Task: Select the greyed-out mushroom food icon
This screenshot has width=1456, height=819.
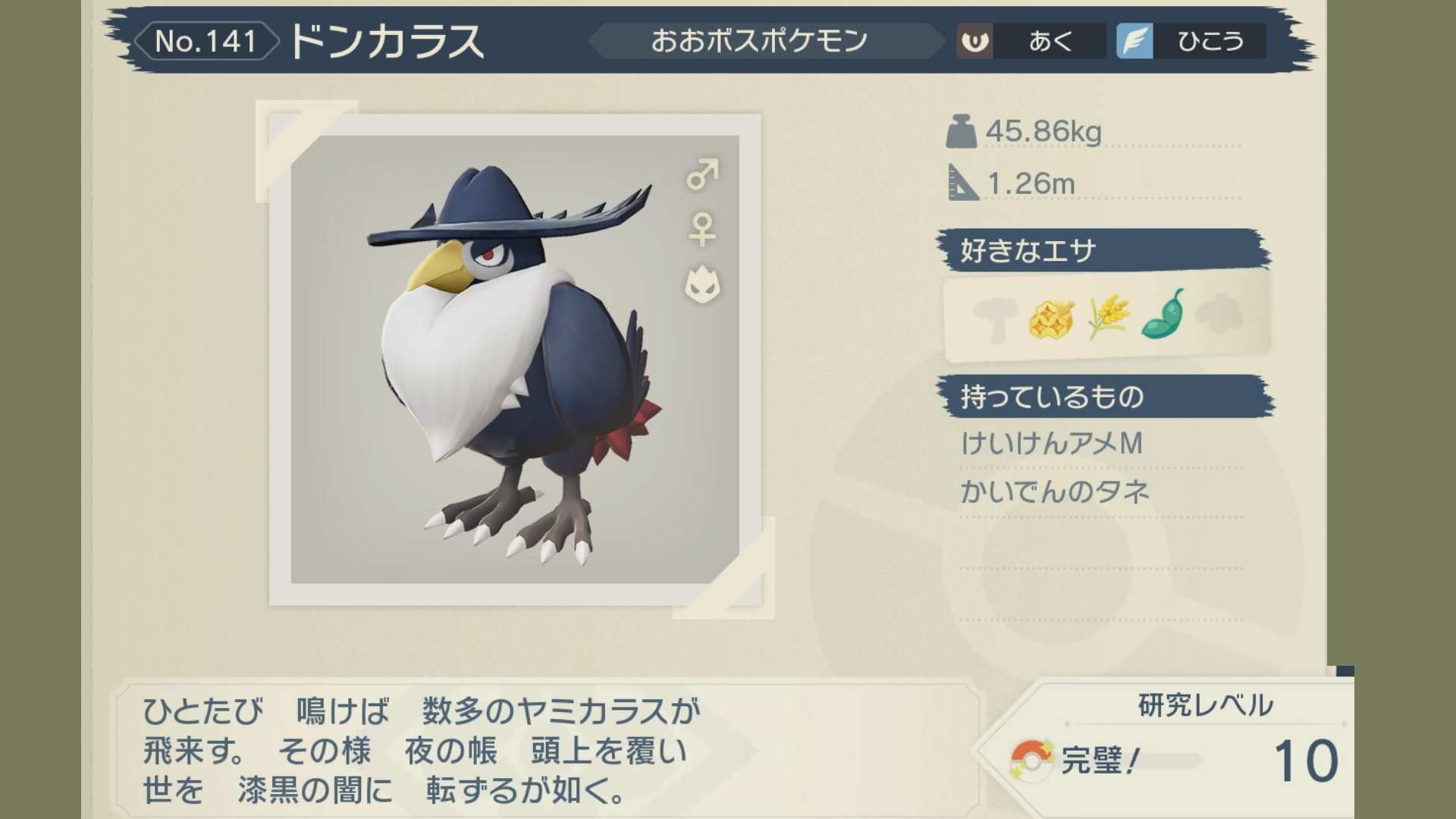Action: pyautogui.click(x=994, y=318)
